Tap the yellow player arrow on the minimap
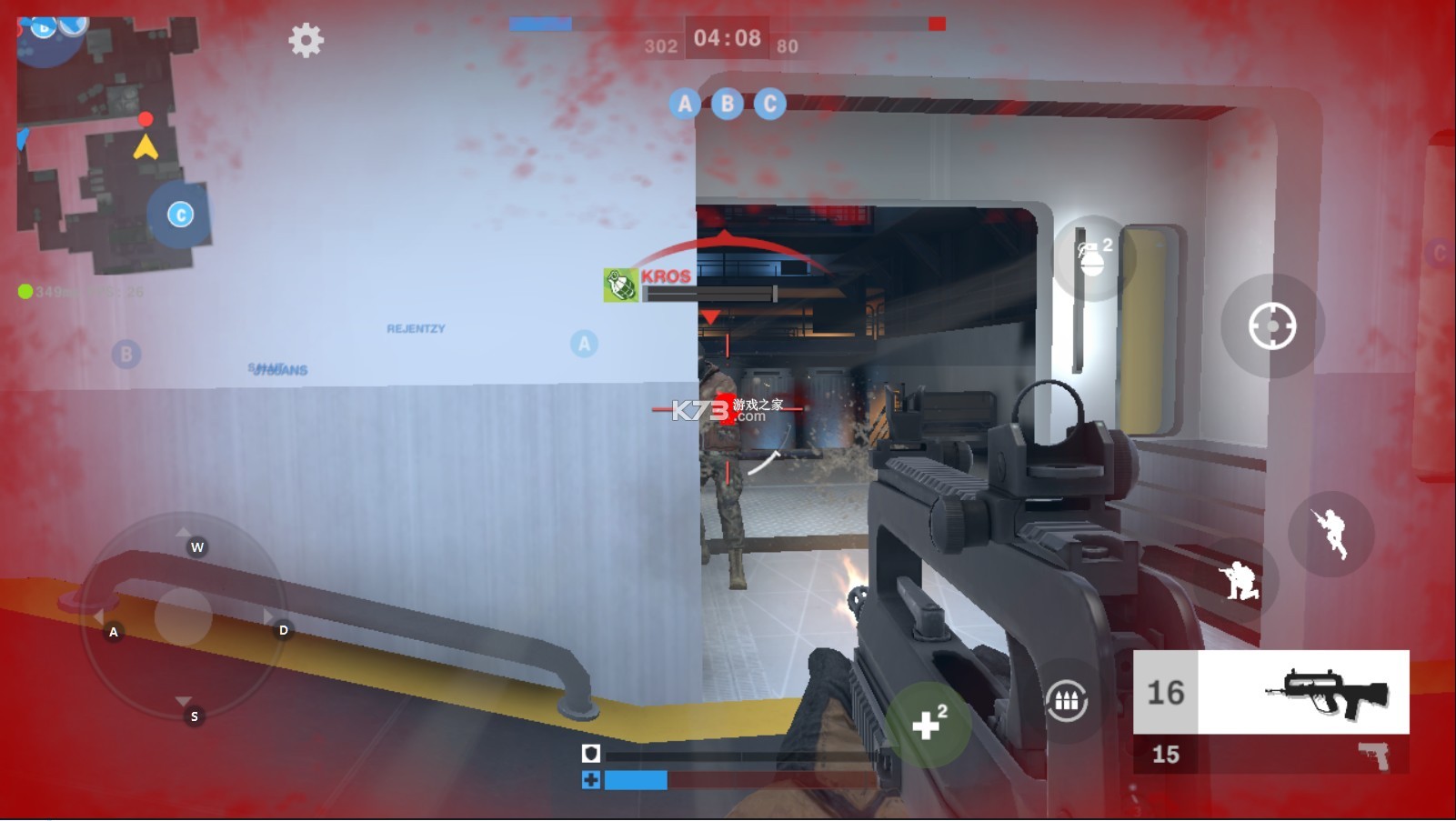Viewport: 1456px width, 821px height. (146, 148)
